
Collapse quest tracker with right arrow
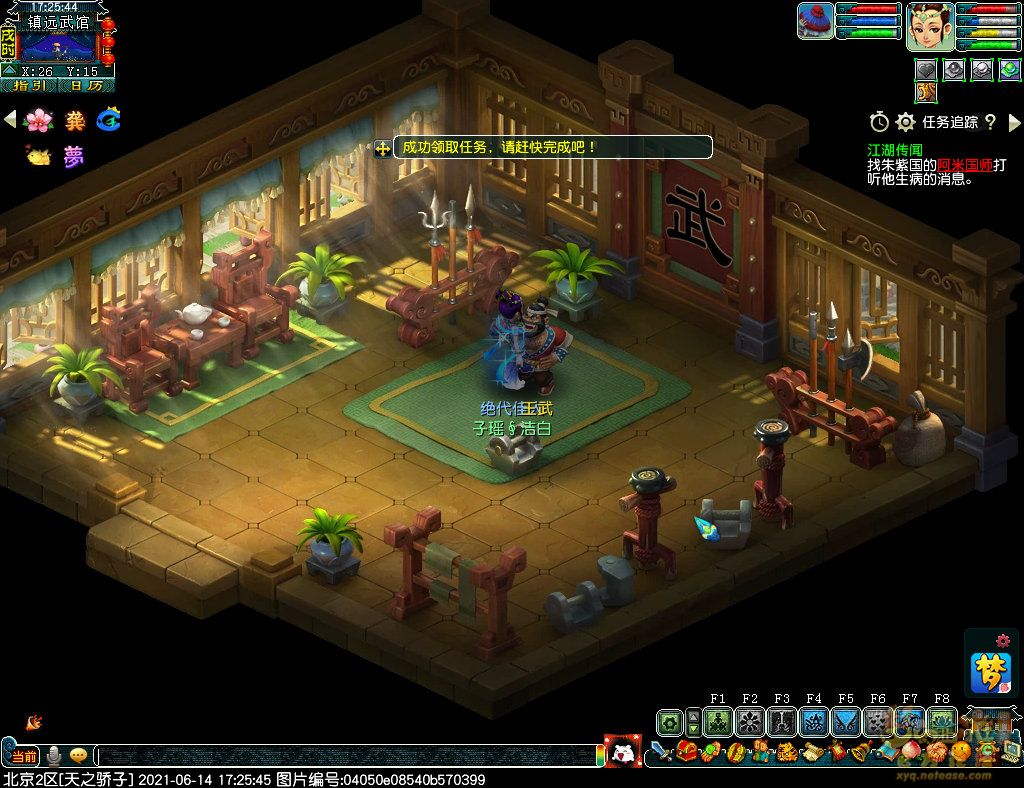[1015, 122]
